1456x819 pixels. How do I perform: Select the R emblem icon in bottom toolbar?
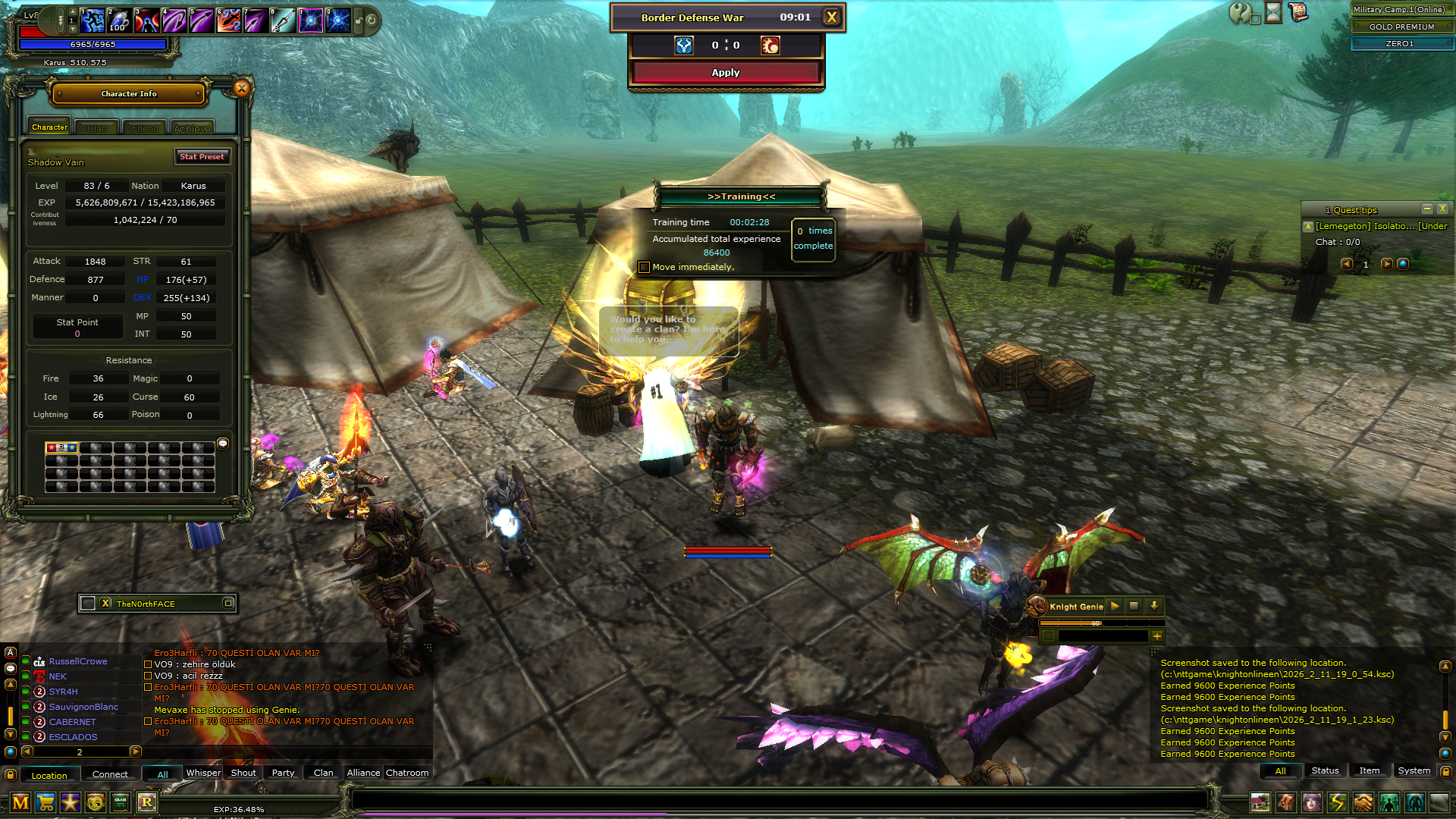[x=146, y=802]
